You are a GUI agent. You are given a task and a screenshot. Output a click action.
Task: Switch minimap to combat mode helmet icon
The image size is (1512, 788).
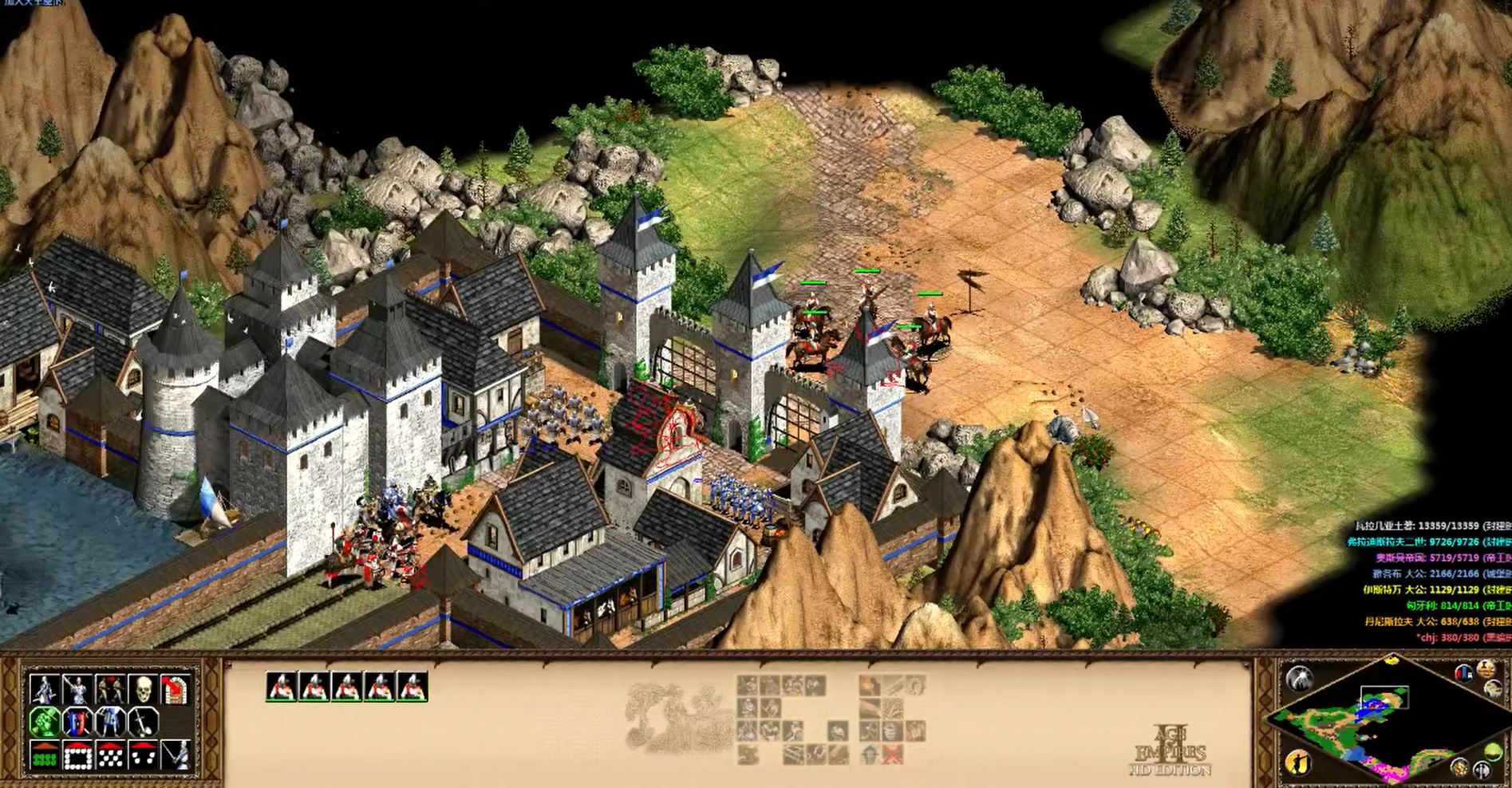(x=1481, y=770)
